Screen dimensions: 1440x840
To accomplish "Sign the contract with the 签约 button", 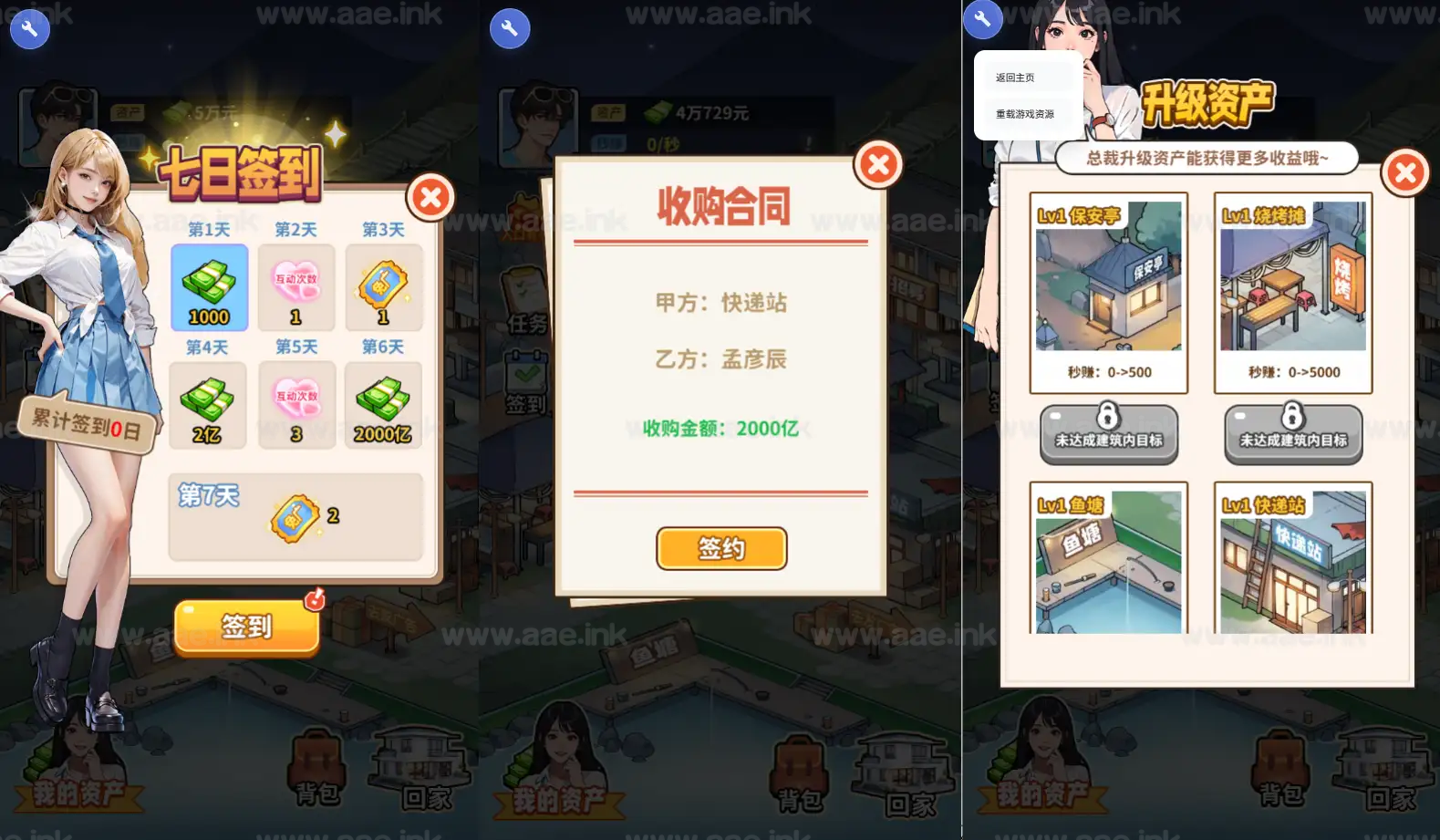I will 720,548.
